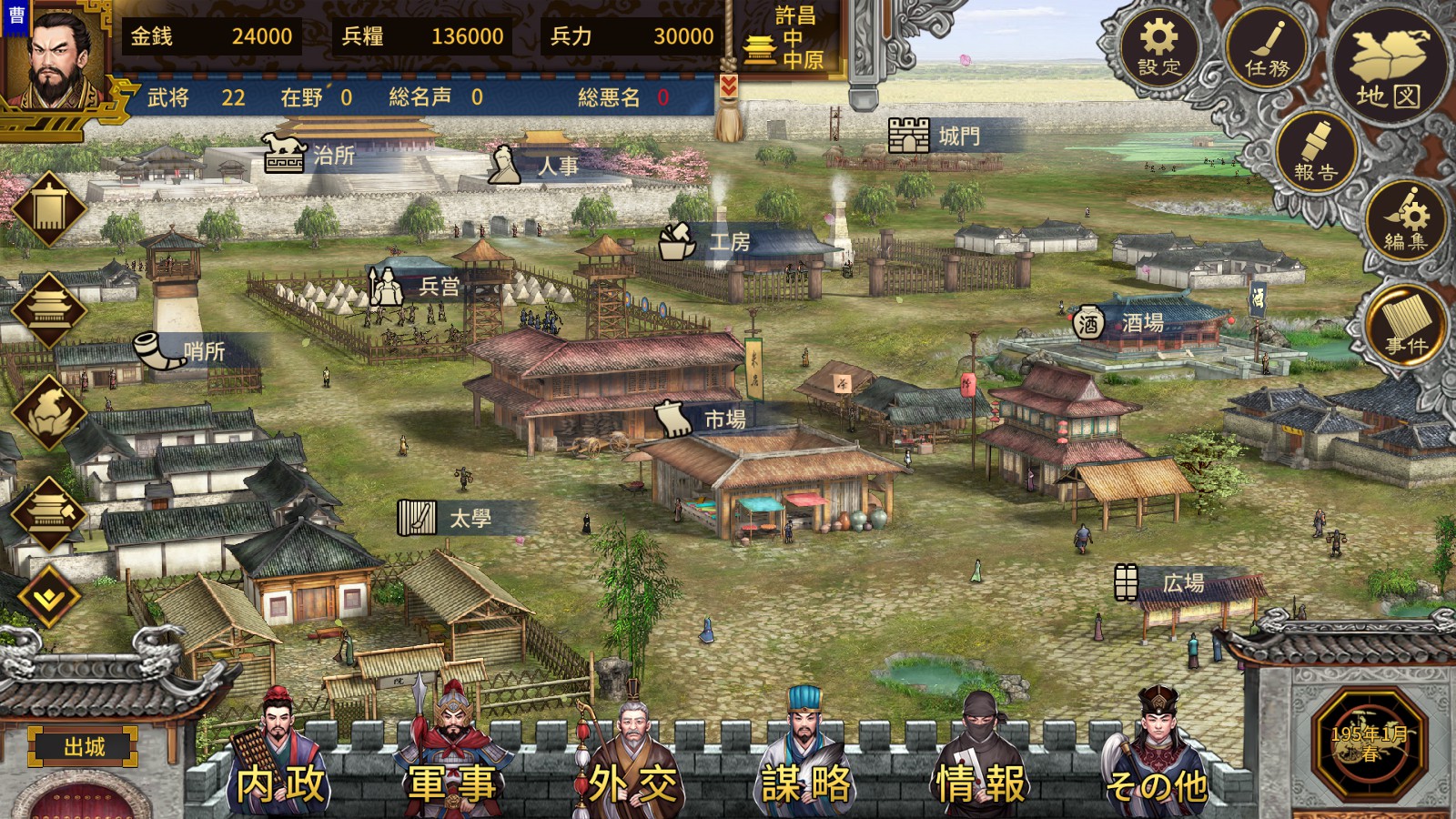Image resolution: width=1456 pixels, height=819 pixels.
Task: Open the 報告 report scroll button
Action: pos(1315,152)
